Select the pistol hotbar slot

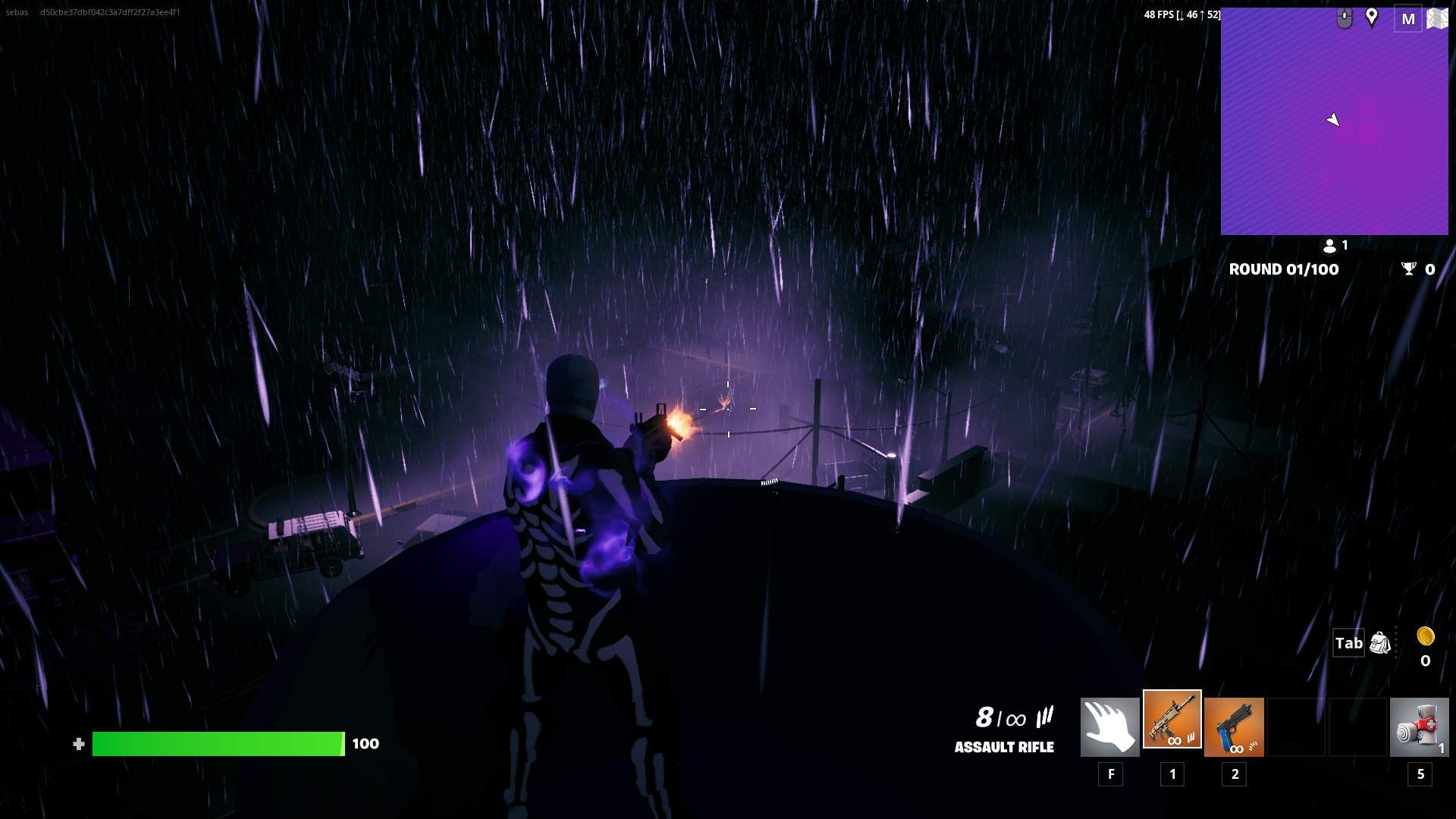point(1234,727)
